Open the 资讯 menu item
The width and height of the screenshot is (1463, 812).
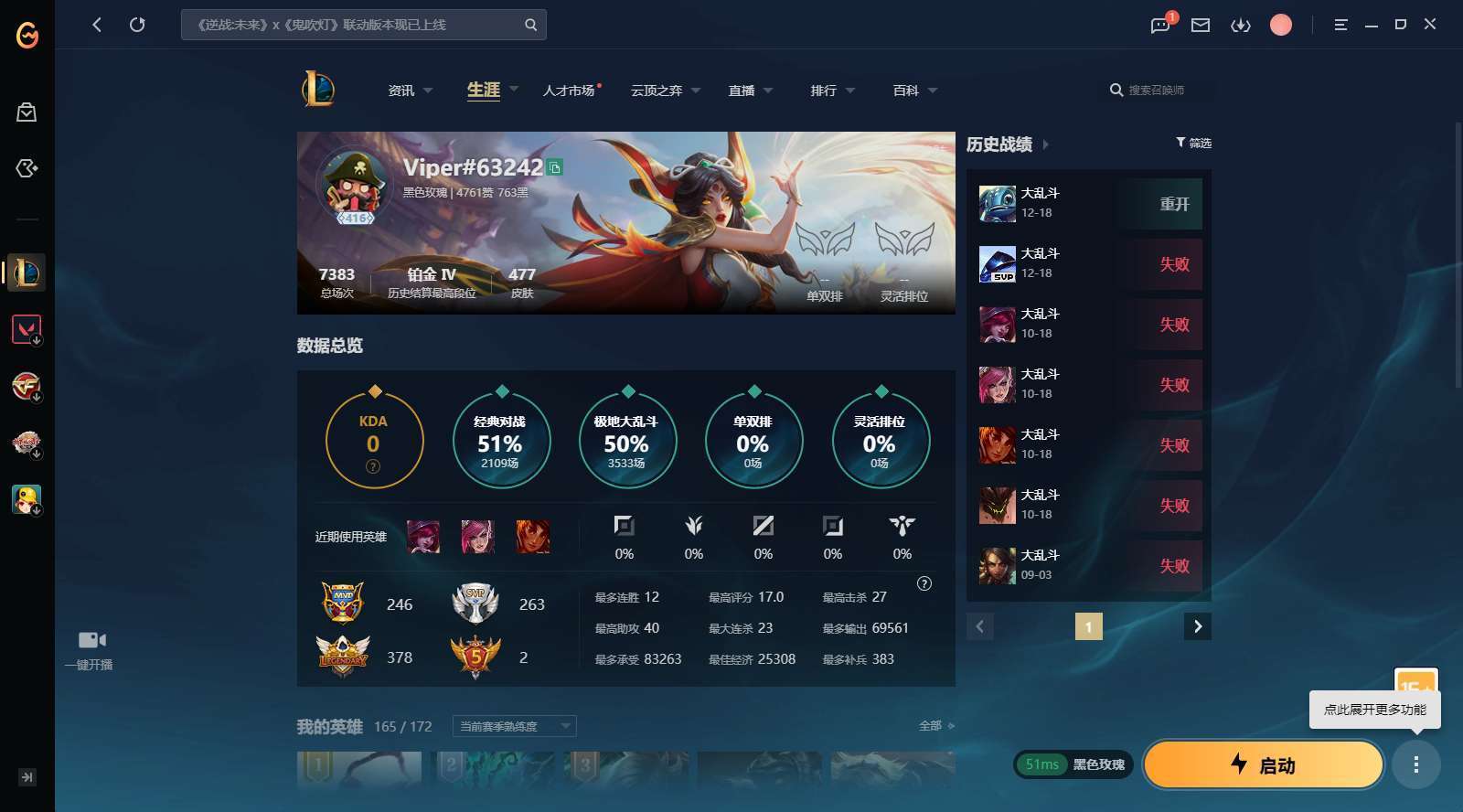[x=402, y=90]
